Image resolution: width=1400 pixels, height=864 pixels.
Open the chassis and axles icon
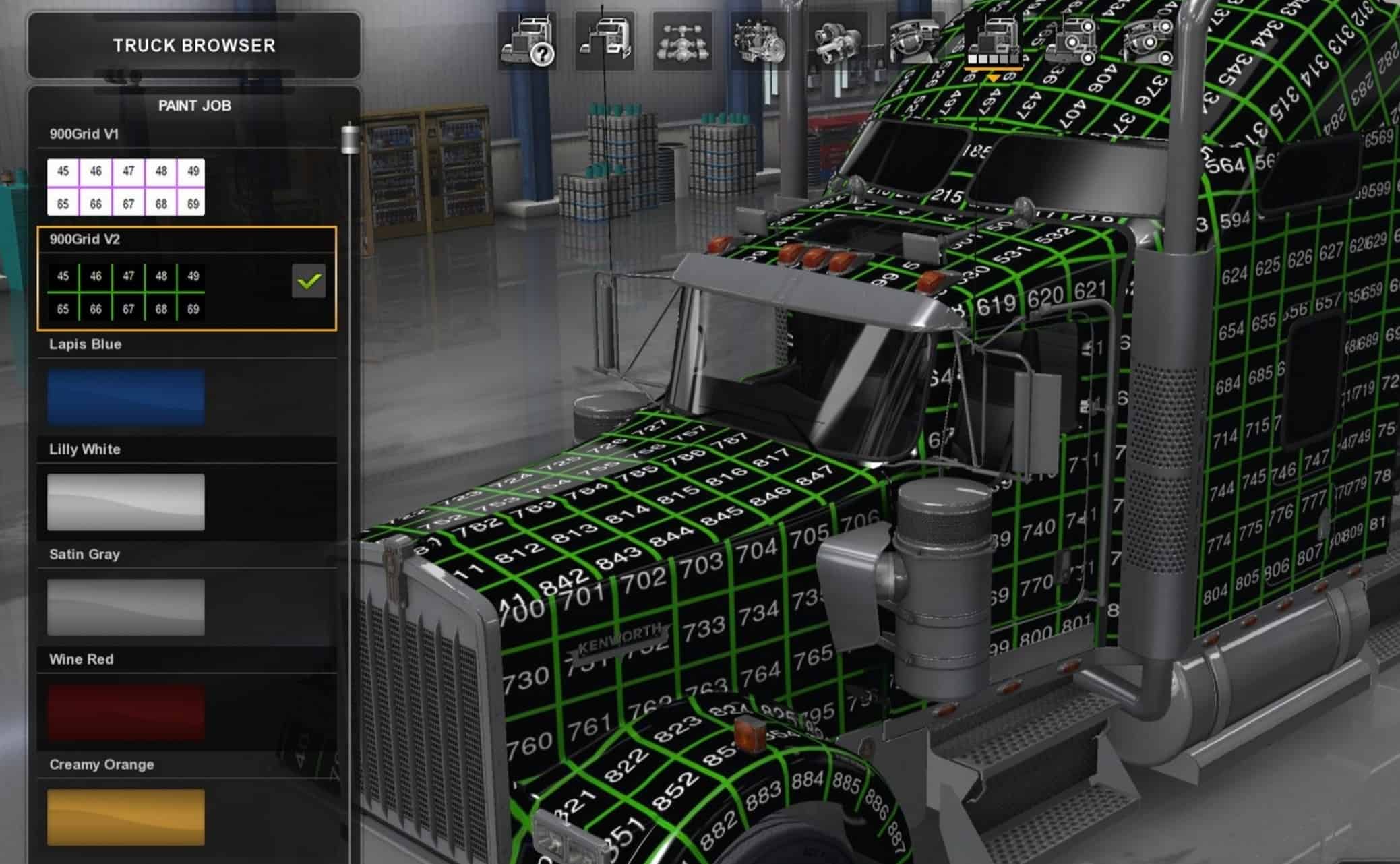pos(682,42)
